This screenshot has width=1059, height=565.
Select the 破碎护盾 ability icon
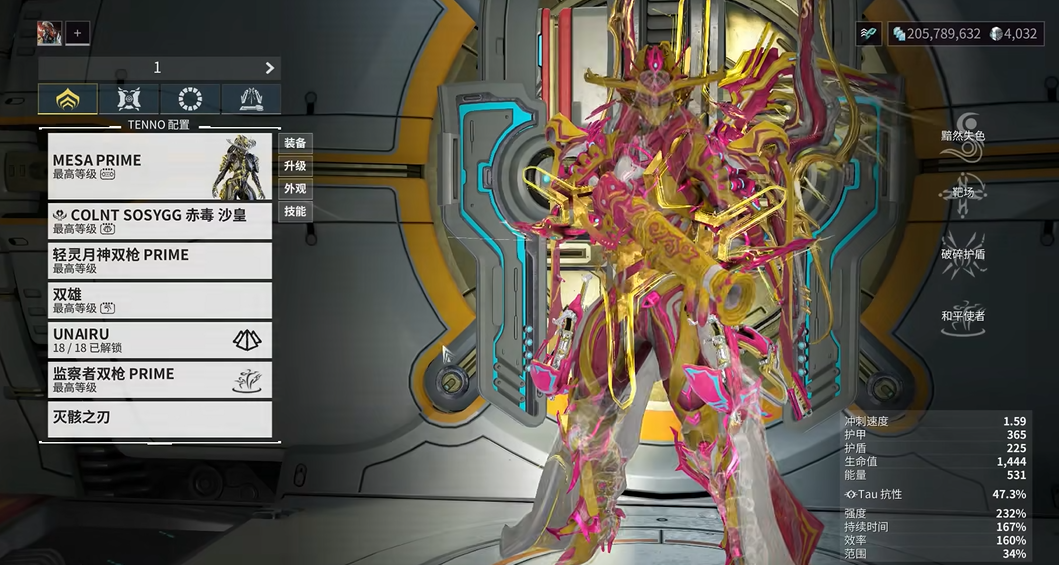point(963,240)
